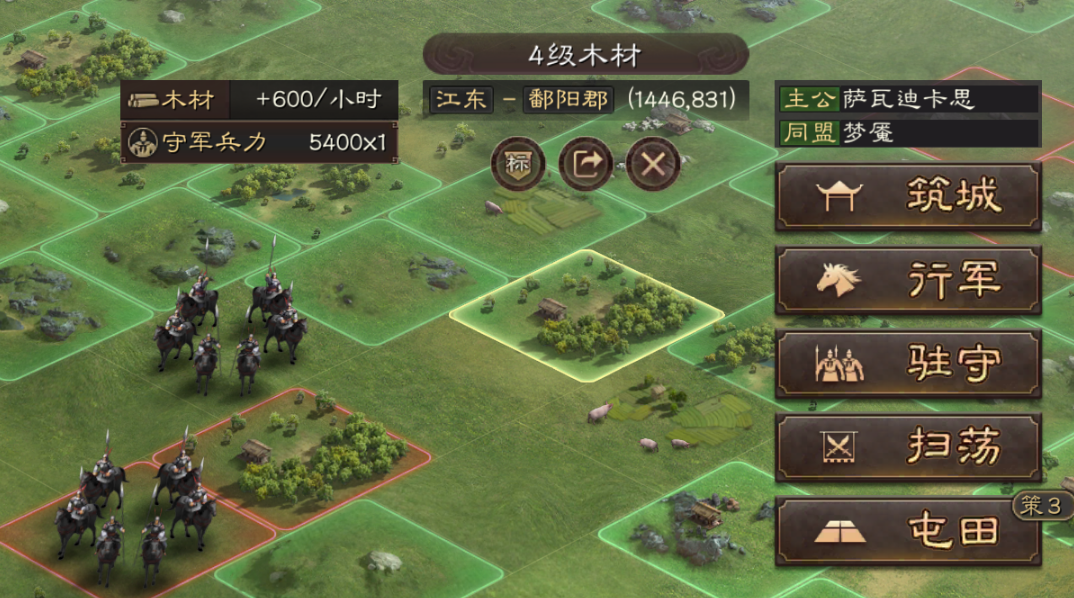This screenshot has height=598, width=1074.
Task: Select the 行军 march command
Action: (x=908, y=280)
